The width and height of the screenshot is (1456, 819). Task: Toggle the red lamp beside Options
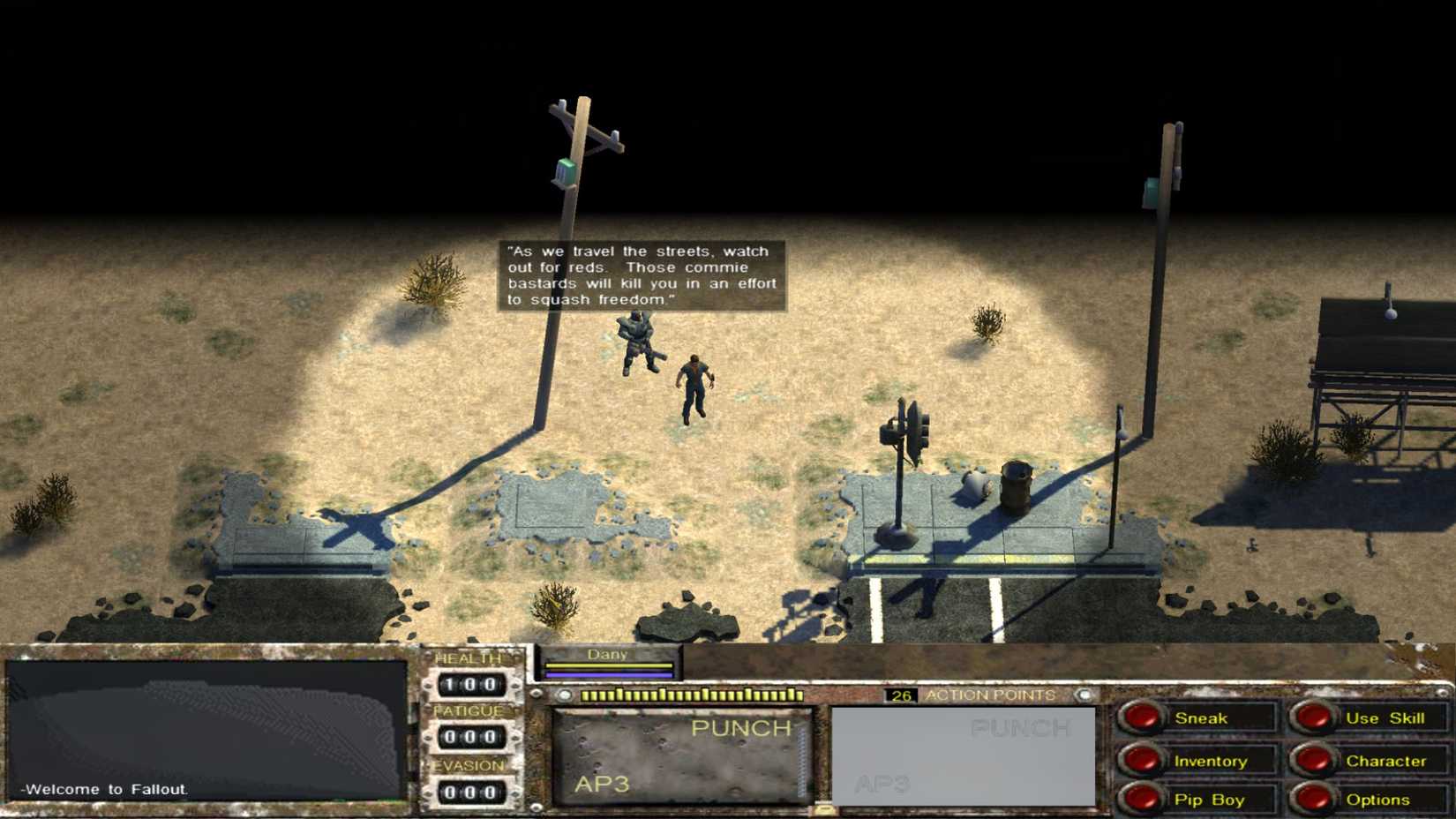pyautogui.click(x=1315, y=799)
